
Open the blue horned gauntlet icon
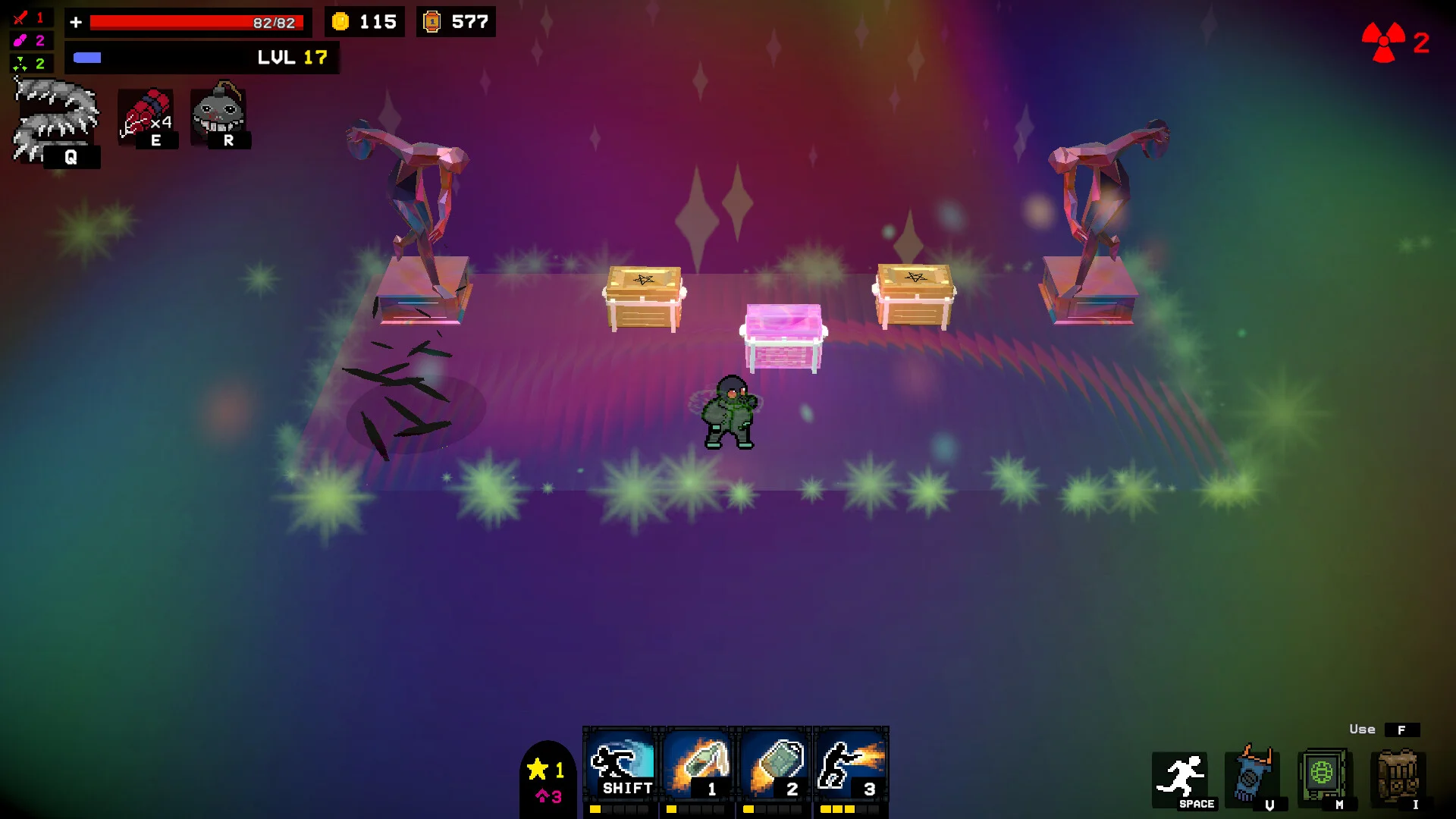click(x=1253, y=776)
